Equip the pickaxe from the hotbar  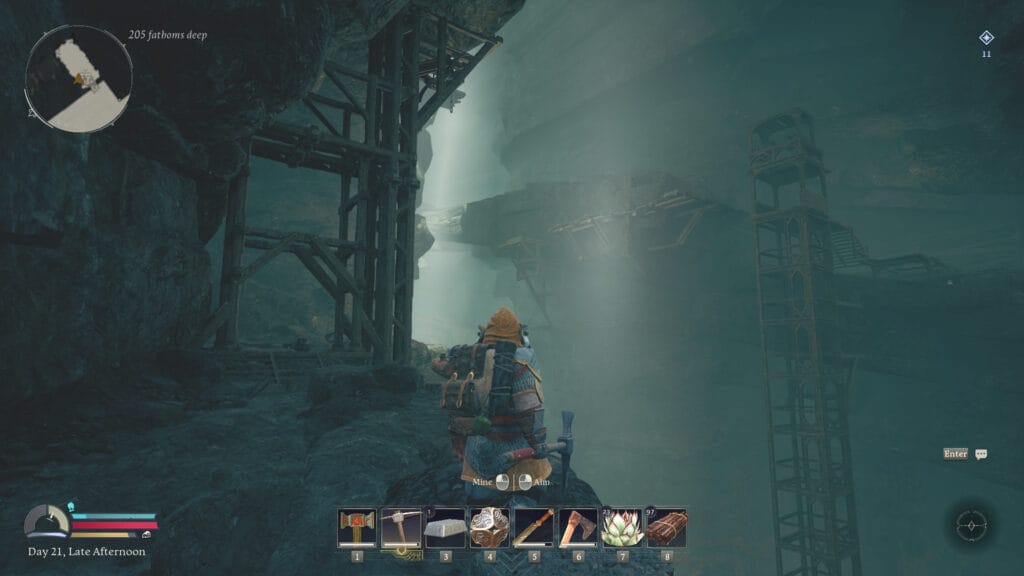point(401,527)
